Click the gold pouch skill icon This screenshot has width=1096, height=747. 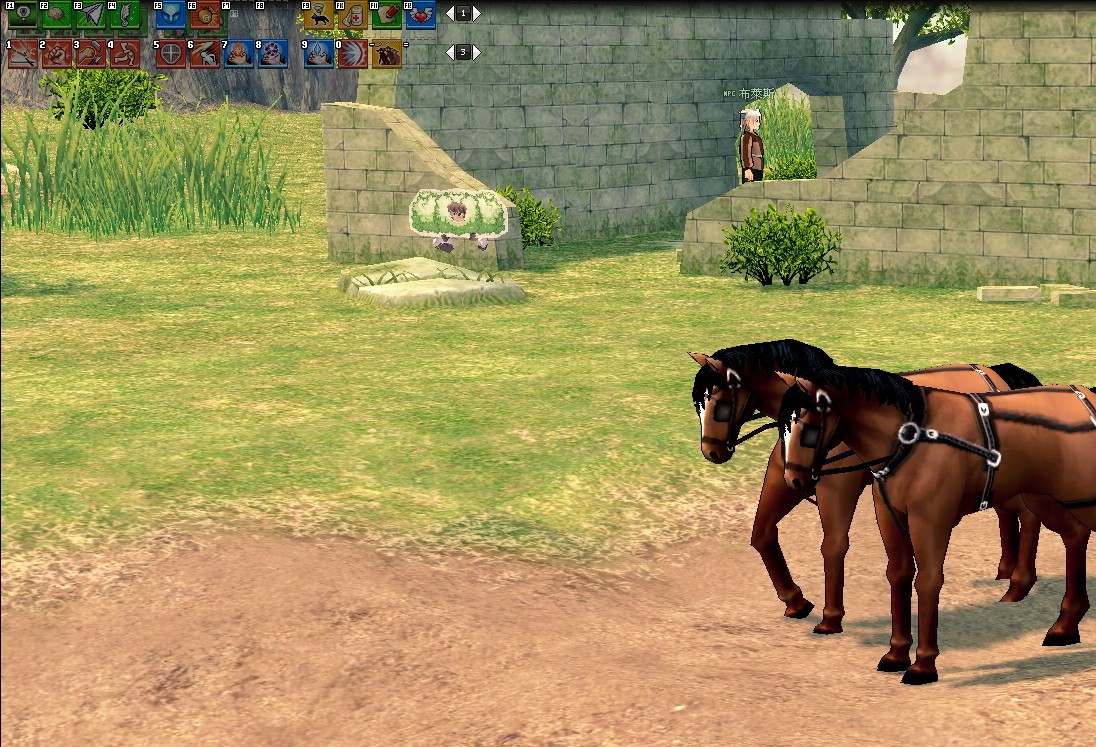point(204,15)
